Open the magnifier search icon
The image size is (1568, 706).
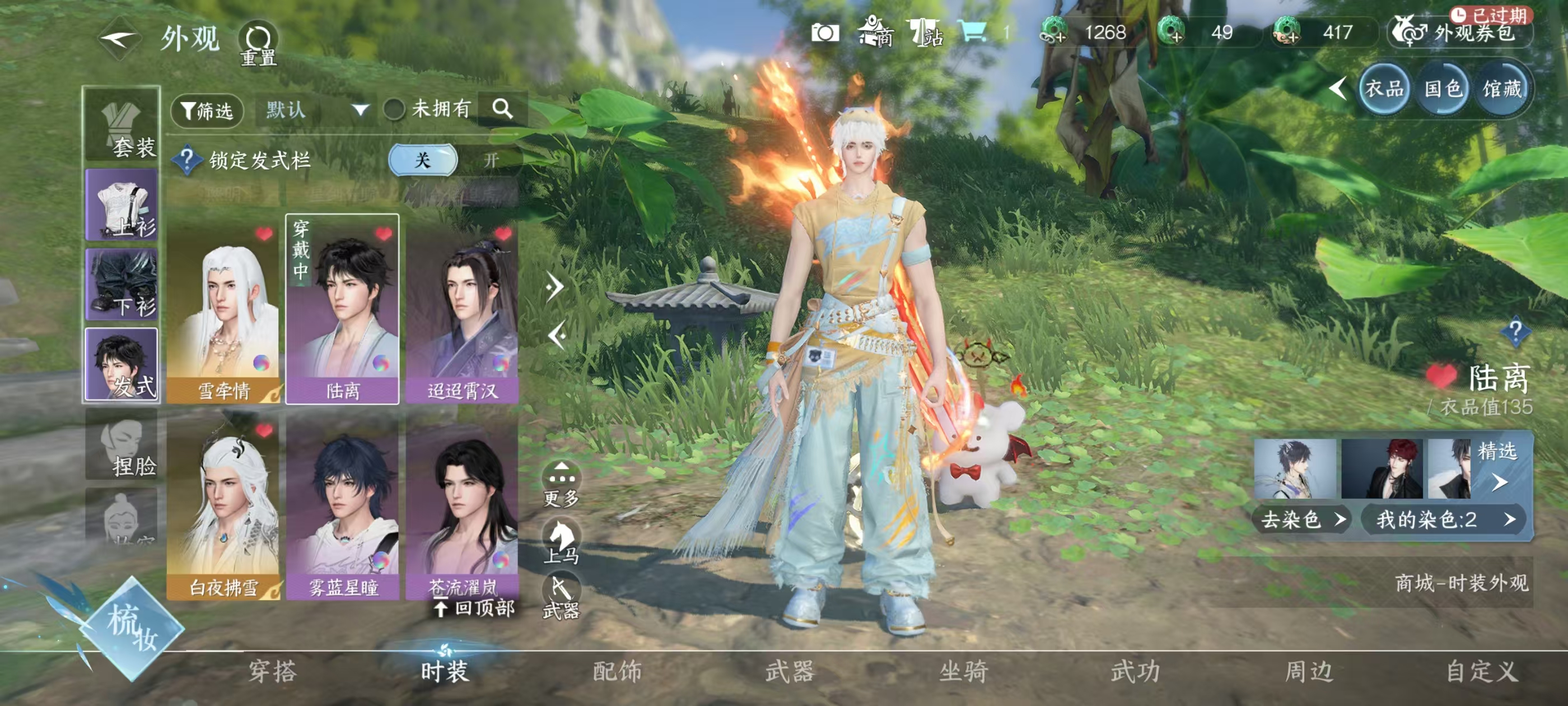click(x=502, y=109)
